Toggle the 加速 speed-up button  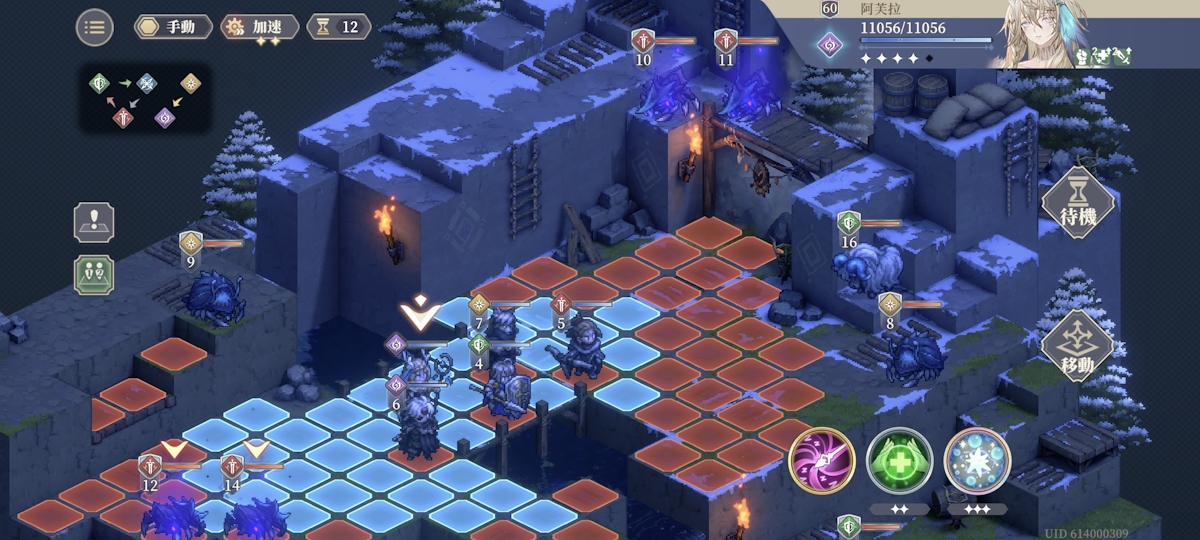[x=259, y=27]
